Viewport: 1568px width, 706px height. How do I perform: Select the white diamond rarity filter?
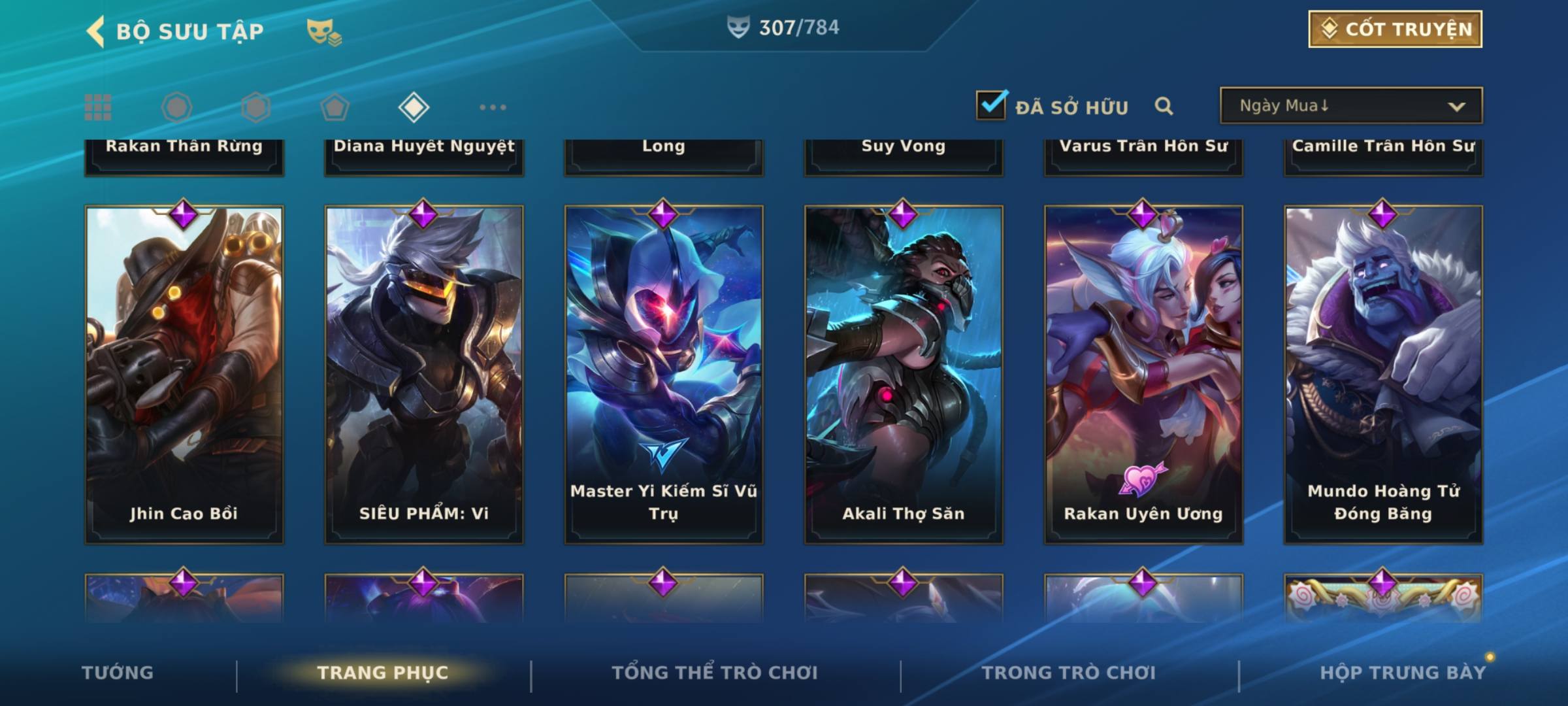pos(414,107)
